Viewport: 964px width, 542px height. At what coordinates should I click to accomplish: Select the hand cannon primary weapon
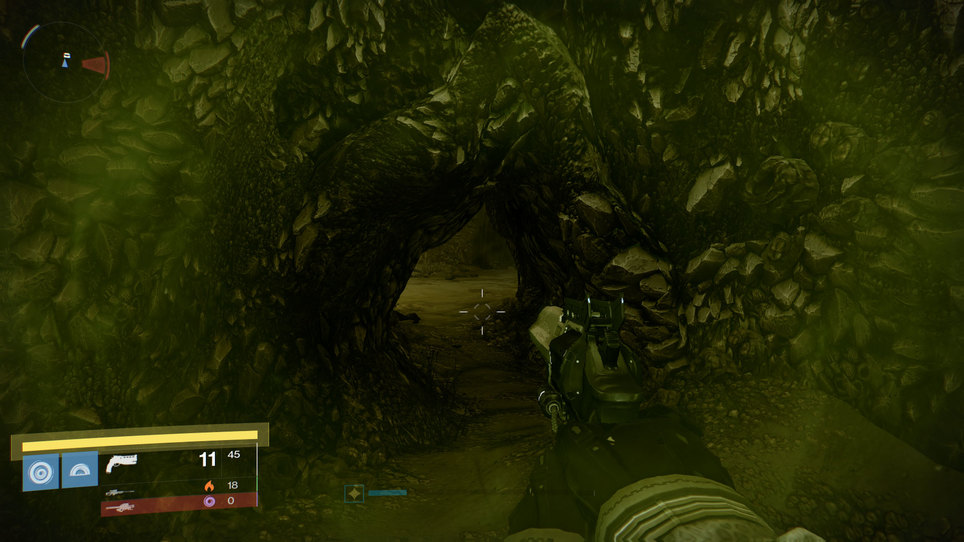121,463
